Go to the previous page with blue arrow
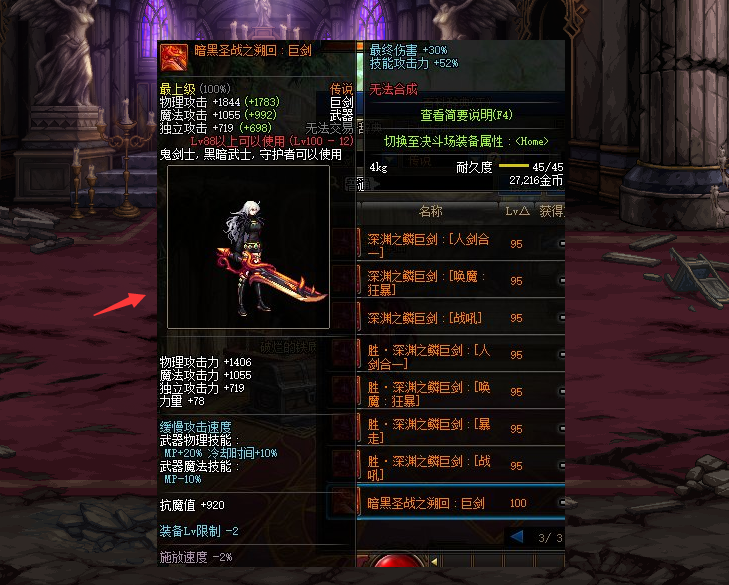 [x=517, y=537]
